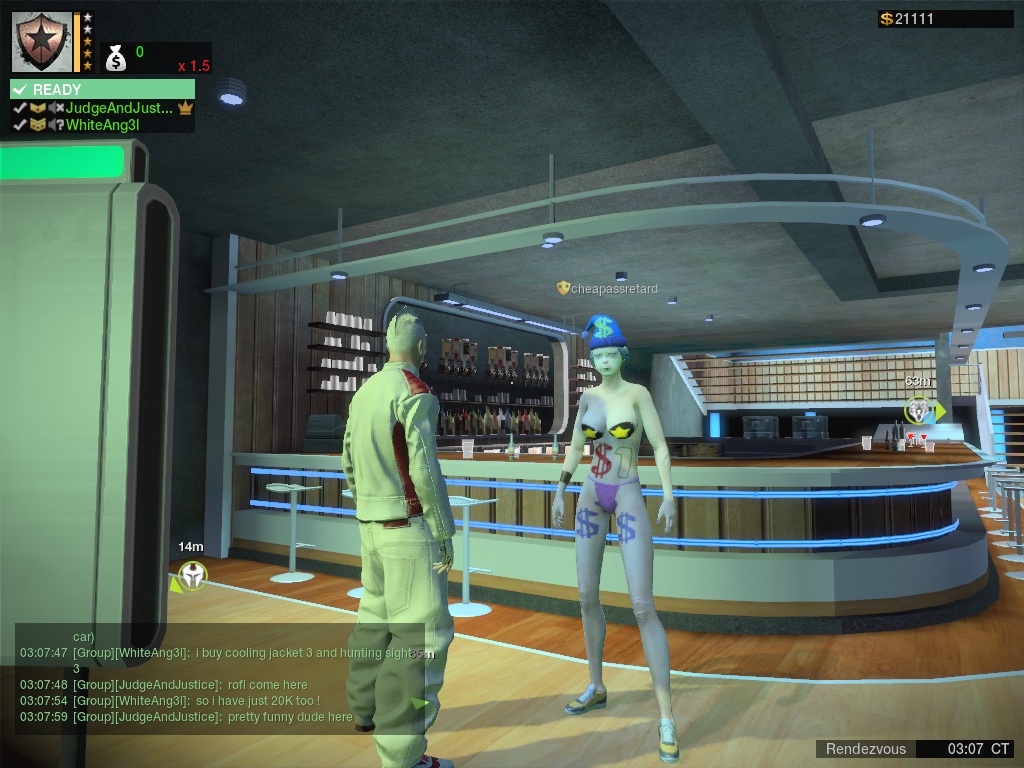Image resolution: width=1024 pixels, height=768 pixels.
Task: Click the money bag prize icon
Action: click(116, 58)
